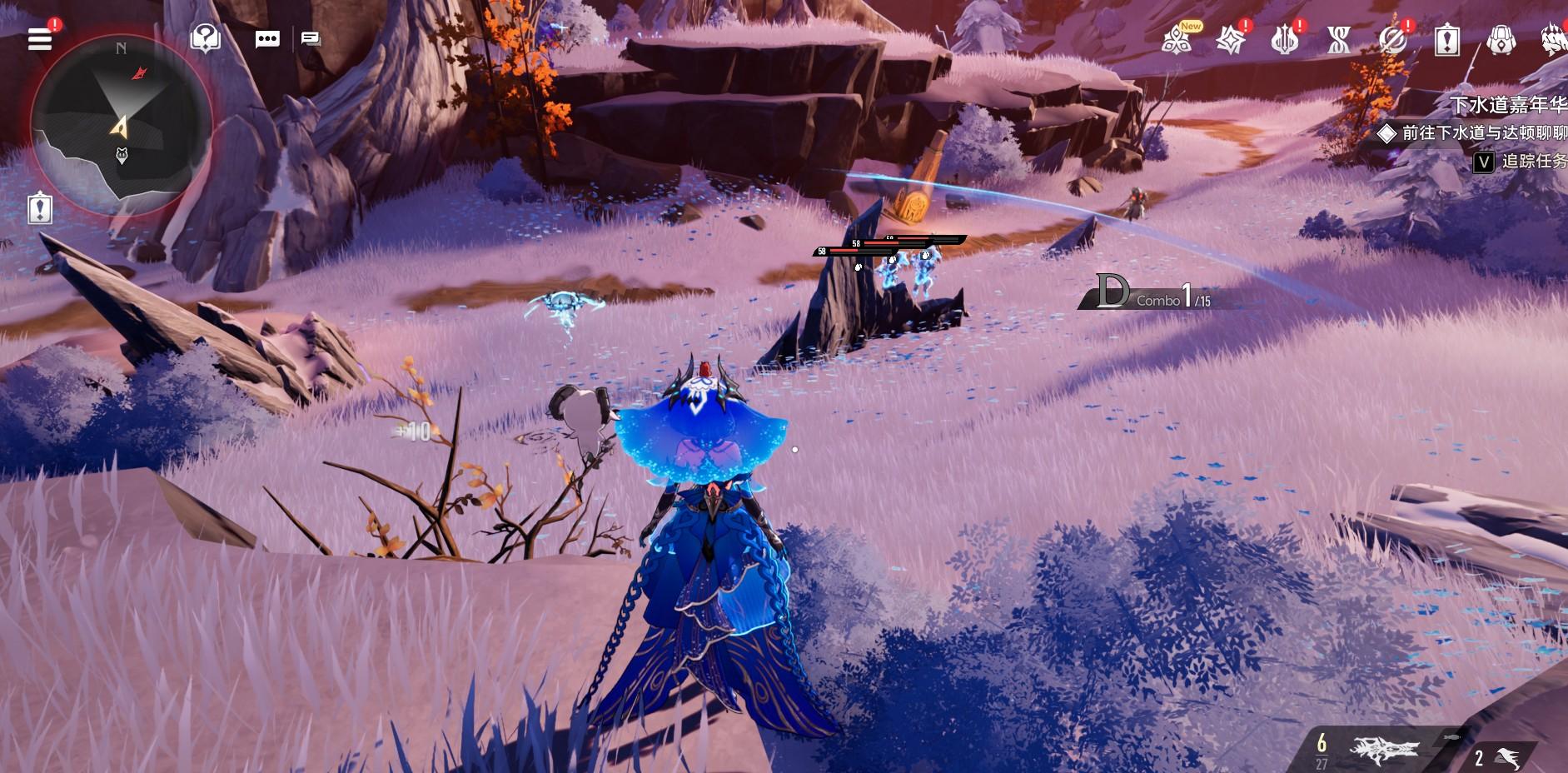1568x773 pixels.
Task: Open the framed exclamation icon in top bar
Action: 1447,39
